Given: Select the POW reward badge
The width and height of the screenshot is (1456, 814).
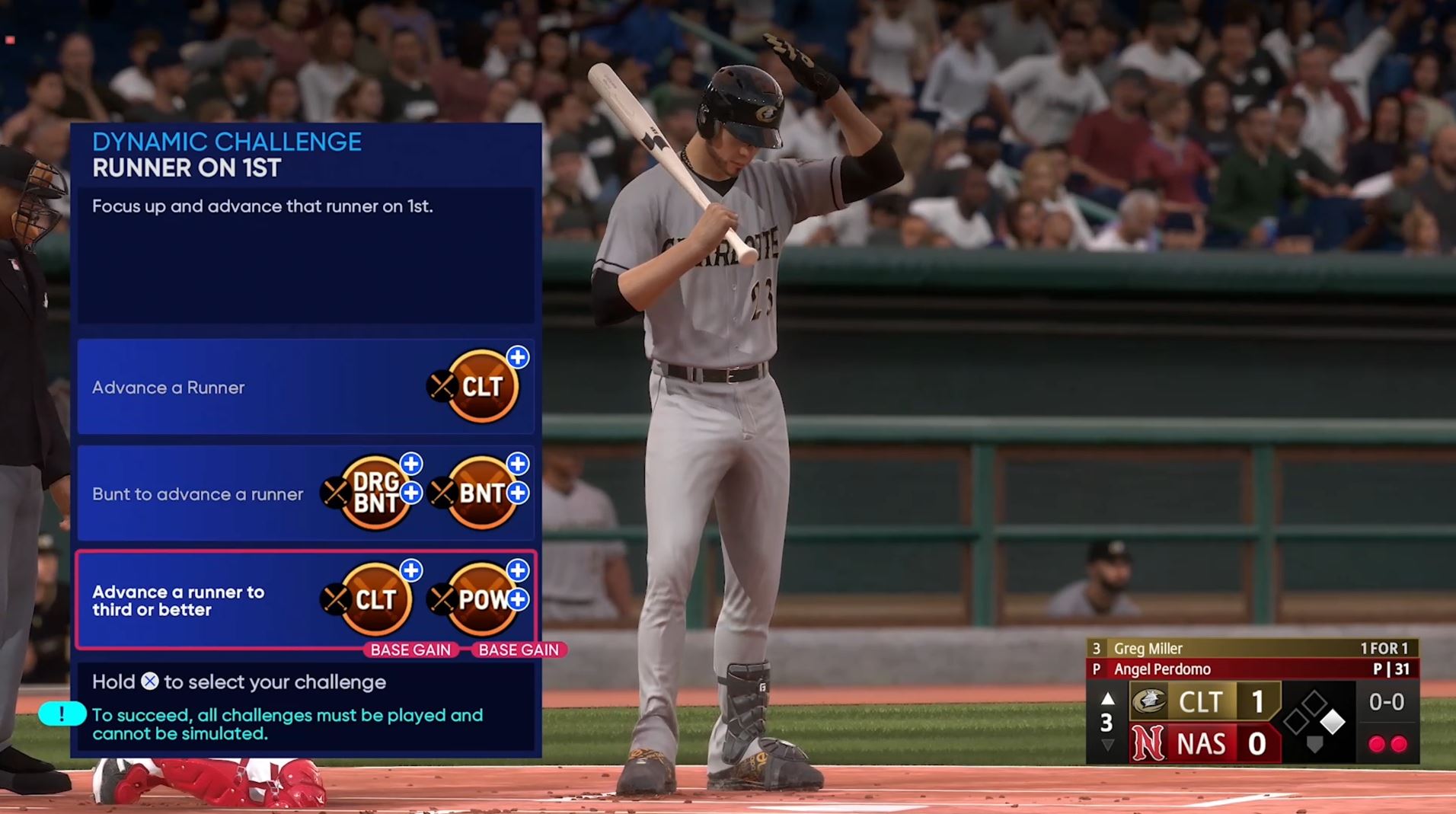Looking at the screenshot, I should (x=482, y=599).
